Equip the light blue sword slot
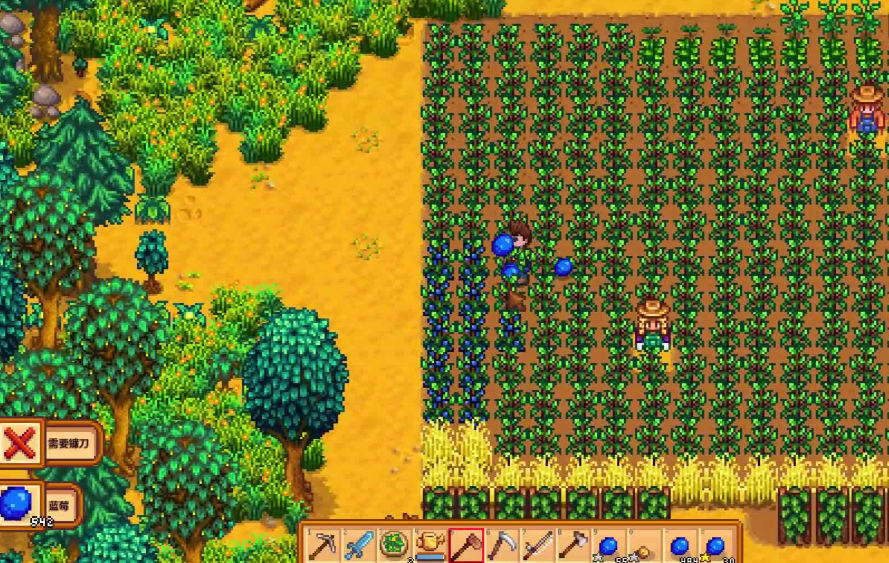 click(359, 546)
